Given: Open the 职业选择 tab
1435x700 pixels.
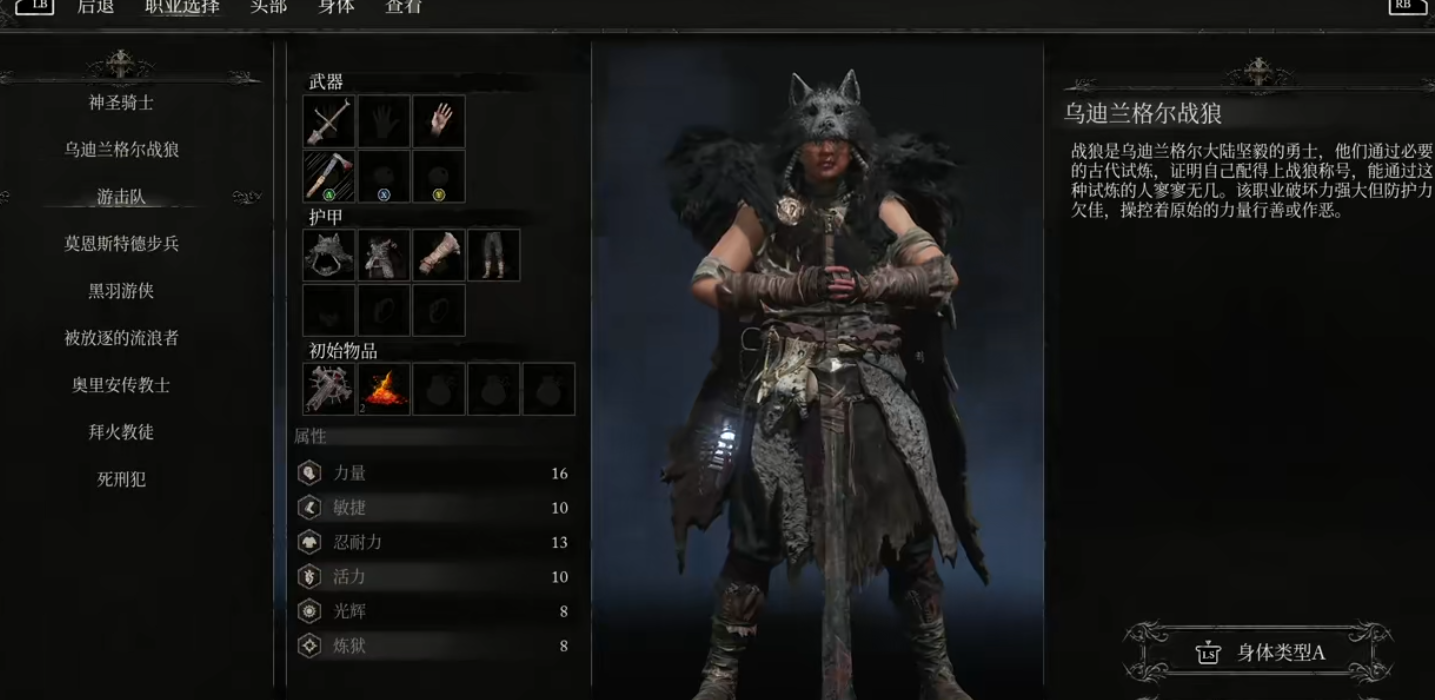Looking at the screenshot, I should [182, 7].
